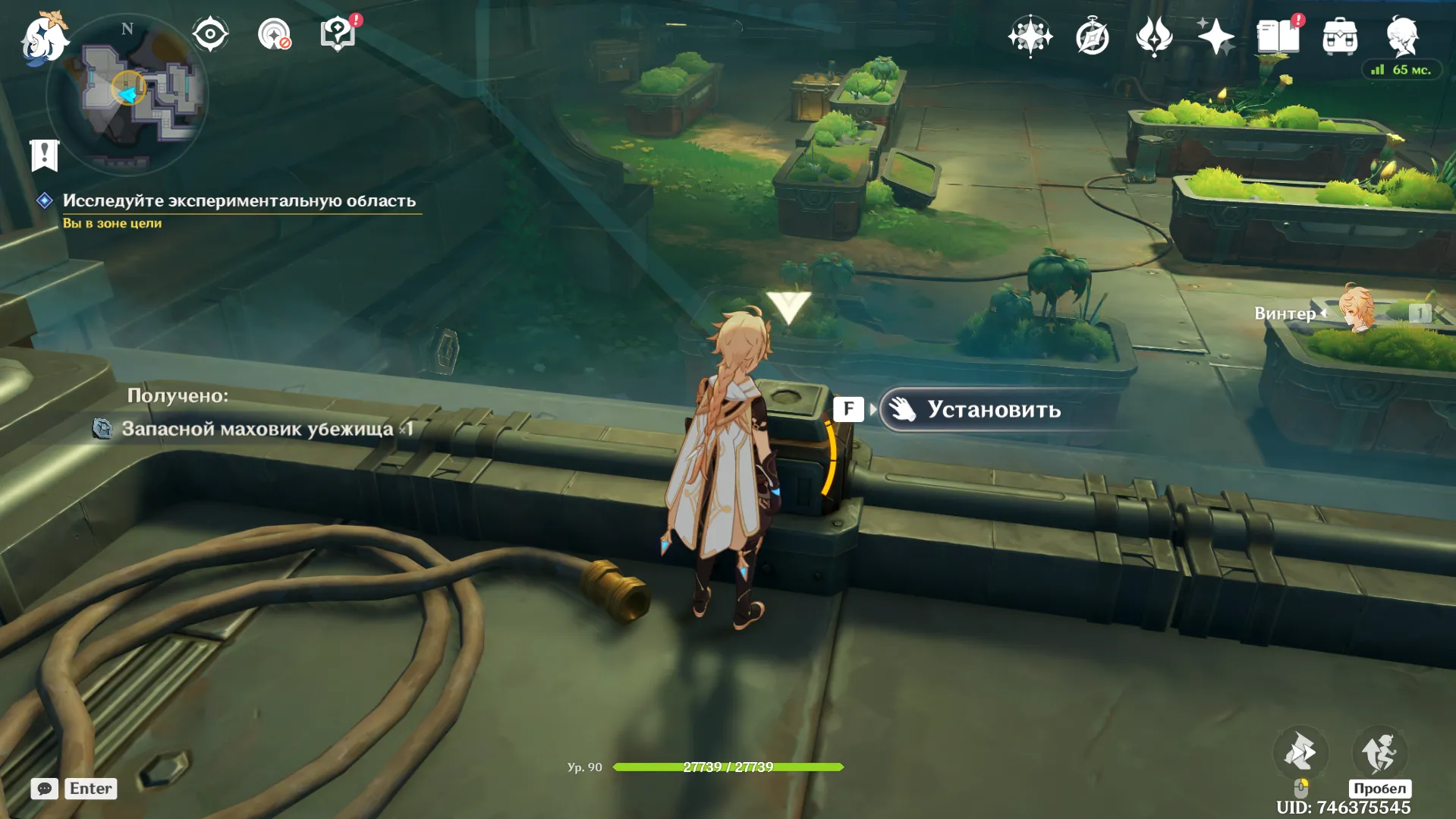1456x819 pixels.
Task: Activate the jump action icon
Action: 1379,752
